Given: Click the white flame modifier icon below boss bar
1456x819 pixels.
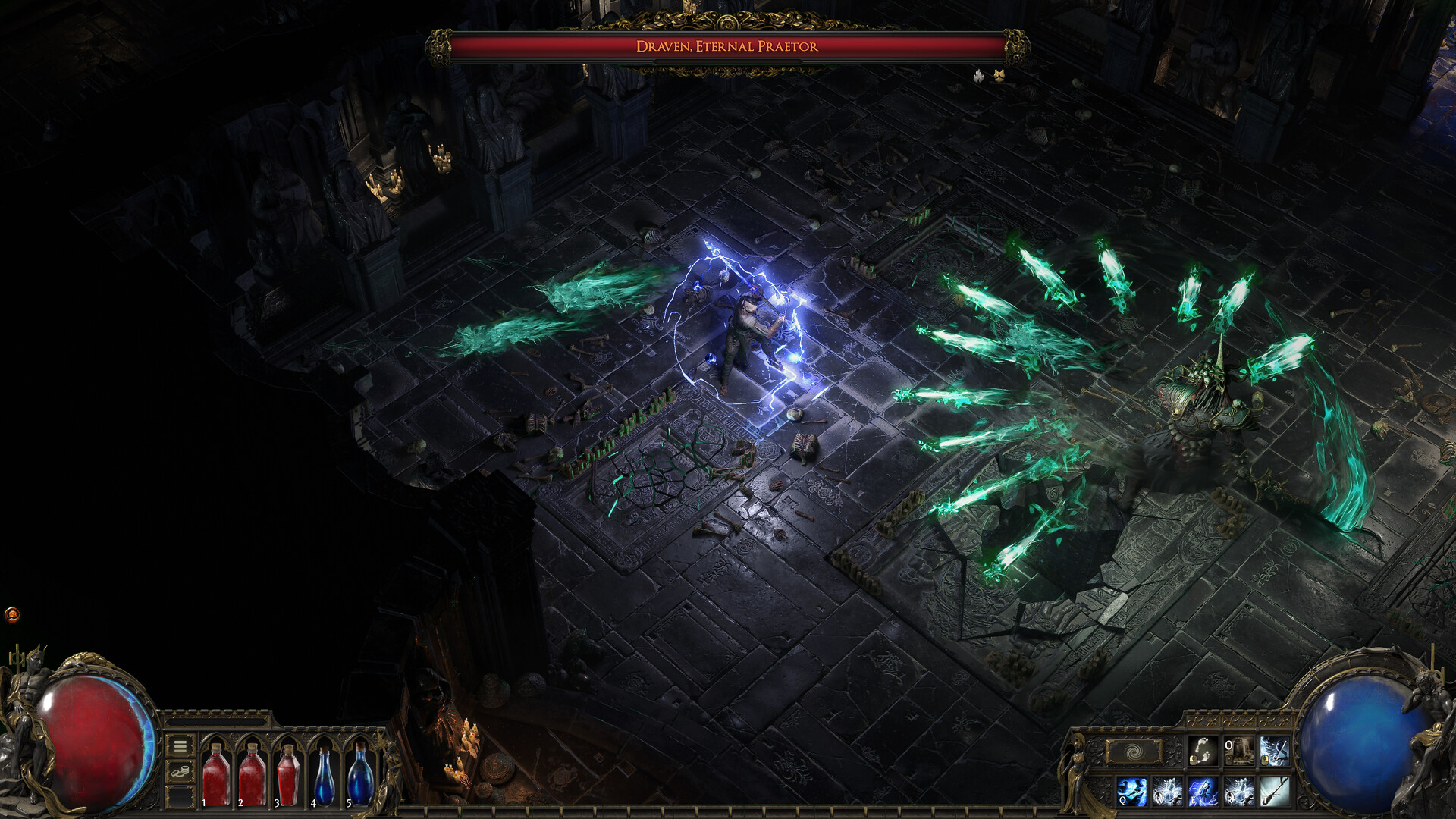Looking at the screenshot, I should [977, 76].
